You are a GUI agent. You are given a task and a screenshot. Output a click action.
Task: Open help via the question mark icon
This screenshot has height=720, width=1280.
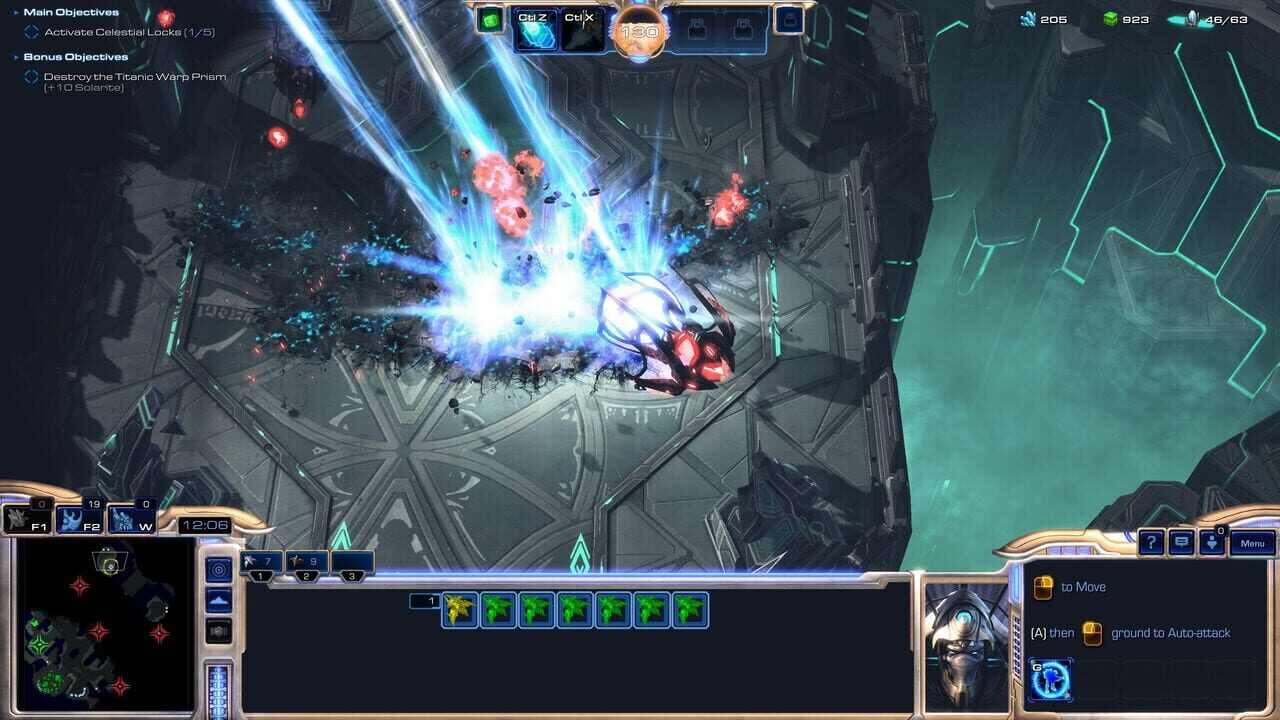[x=1151, y=544]
